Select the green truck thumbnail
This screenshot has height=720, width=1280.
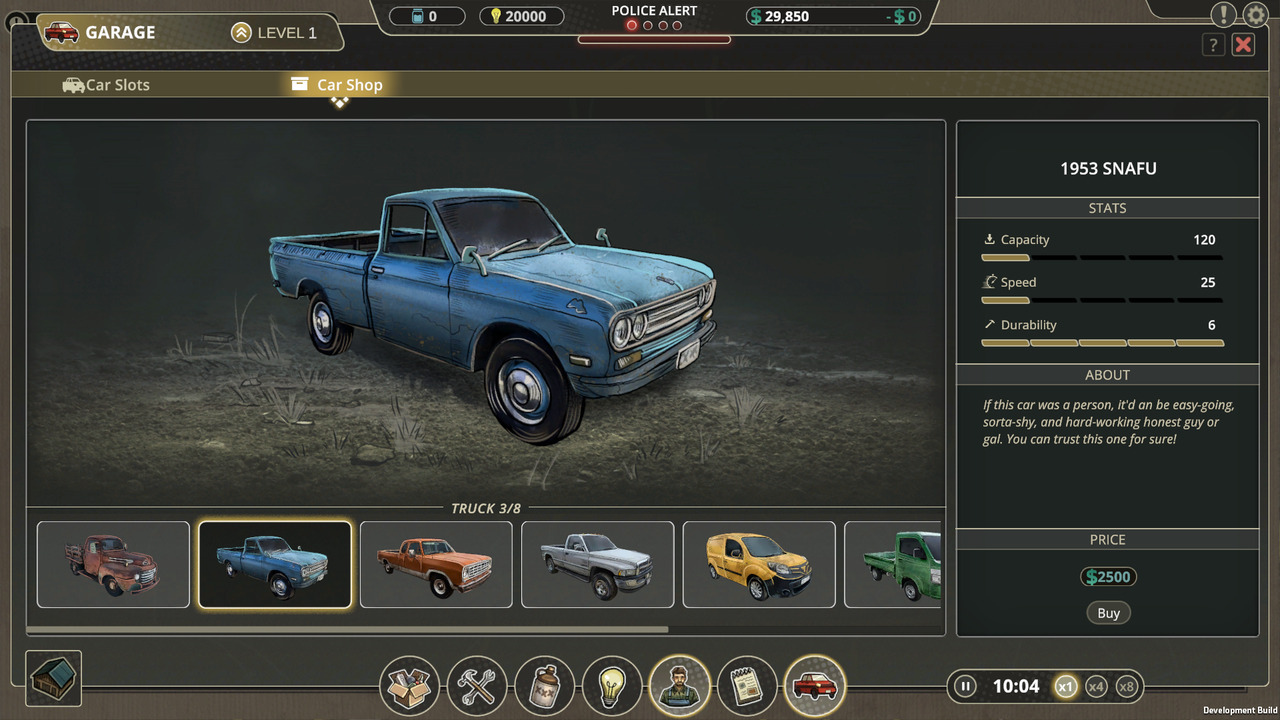(893, 564)
